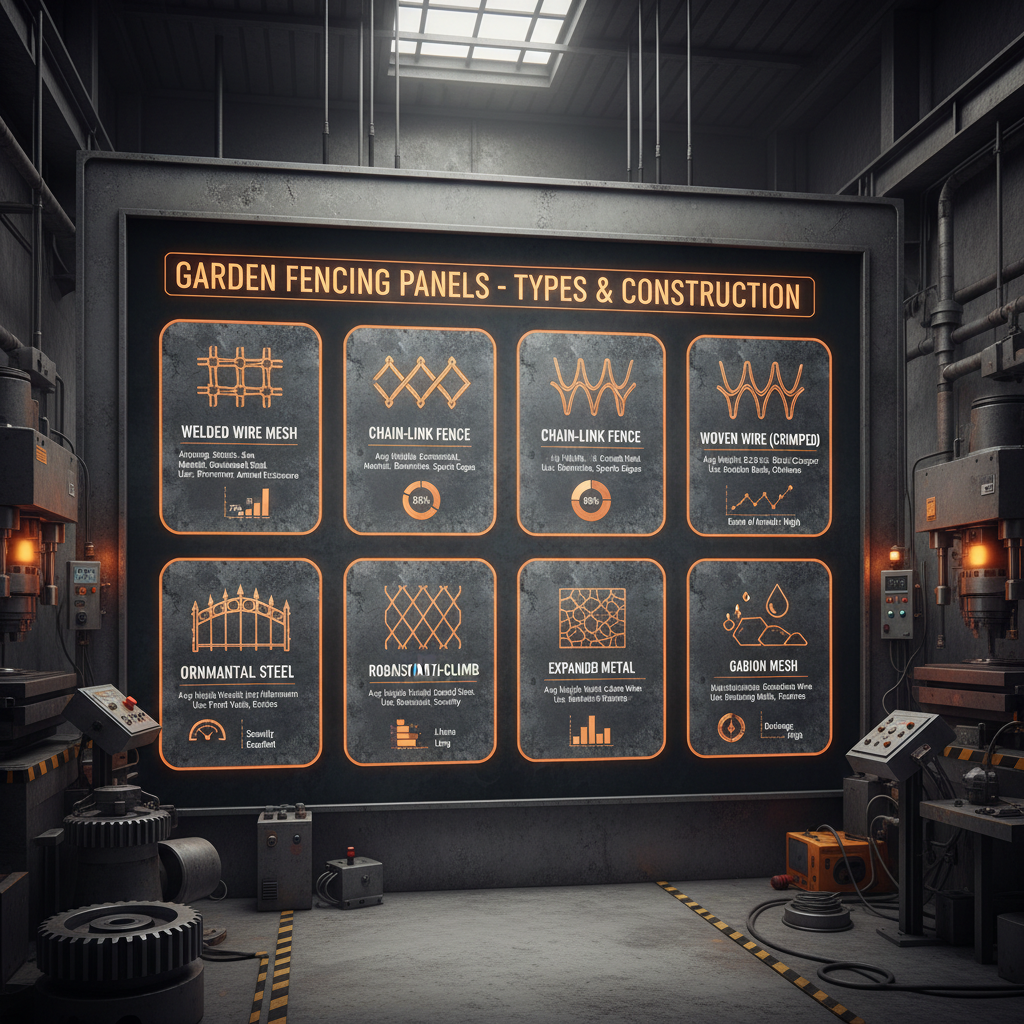Select the Ornamental Steel gate card
The image size is (1024, 1024).
[x=240, y=662]
